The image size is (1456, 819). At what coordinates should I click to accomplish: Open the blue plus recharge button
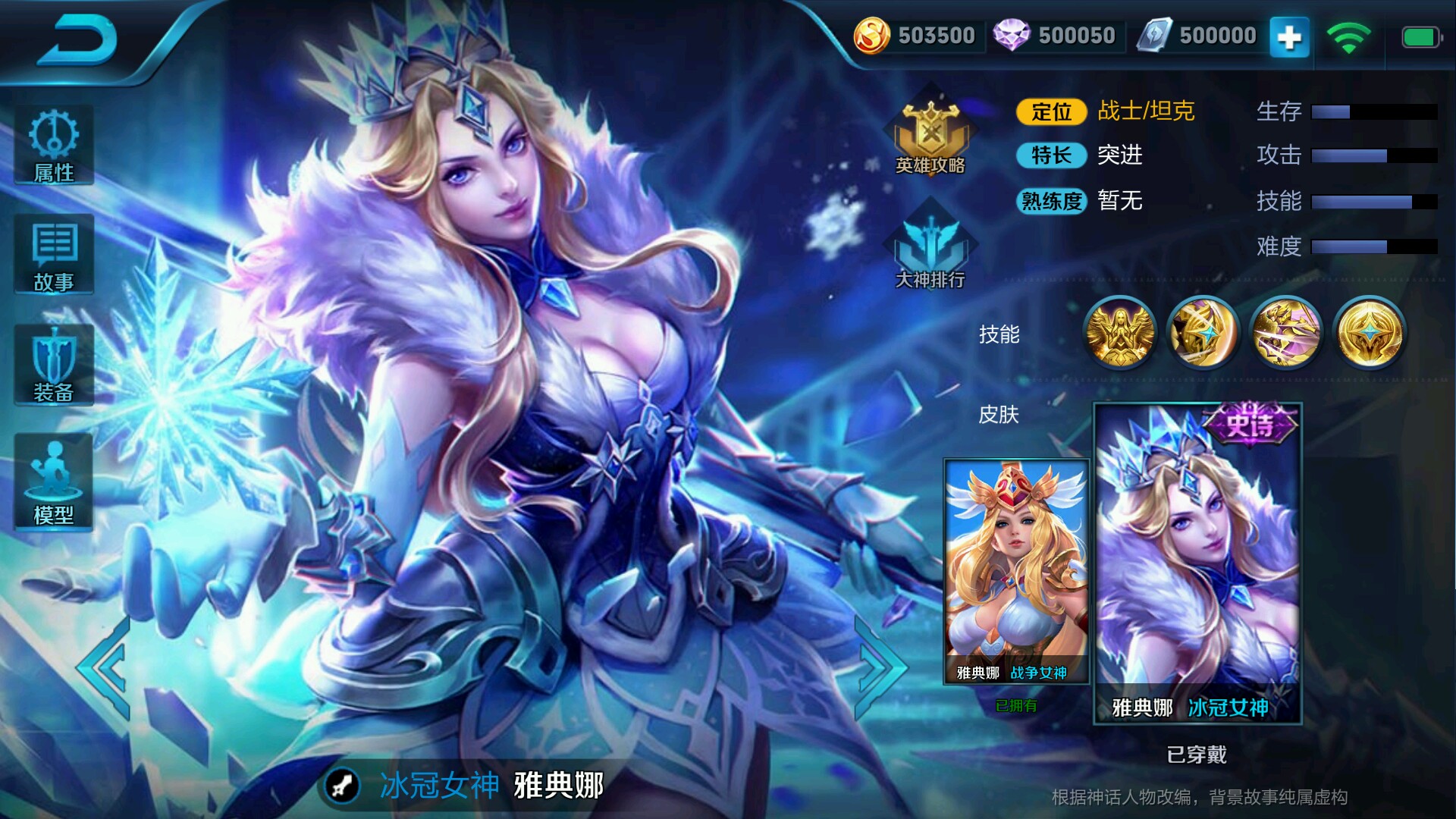coord(1291,36)
